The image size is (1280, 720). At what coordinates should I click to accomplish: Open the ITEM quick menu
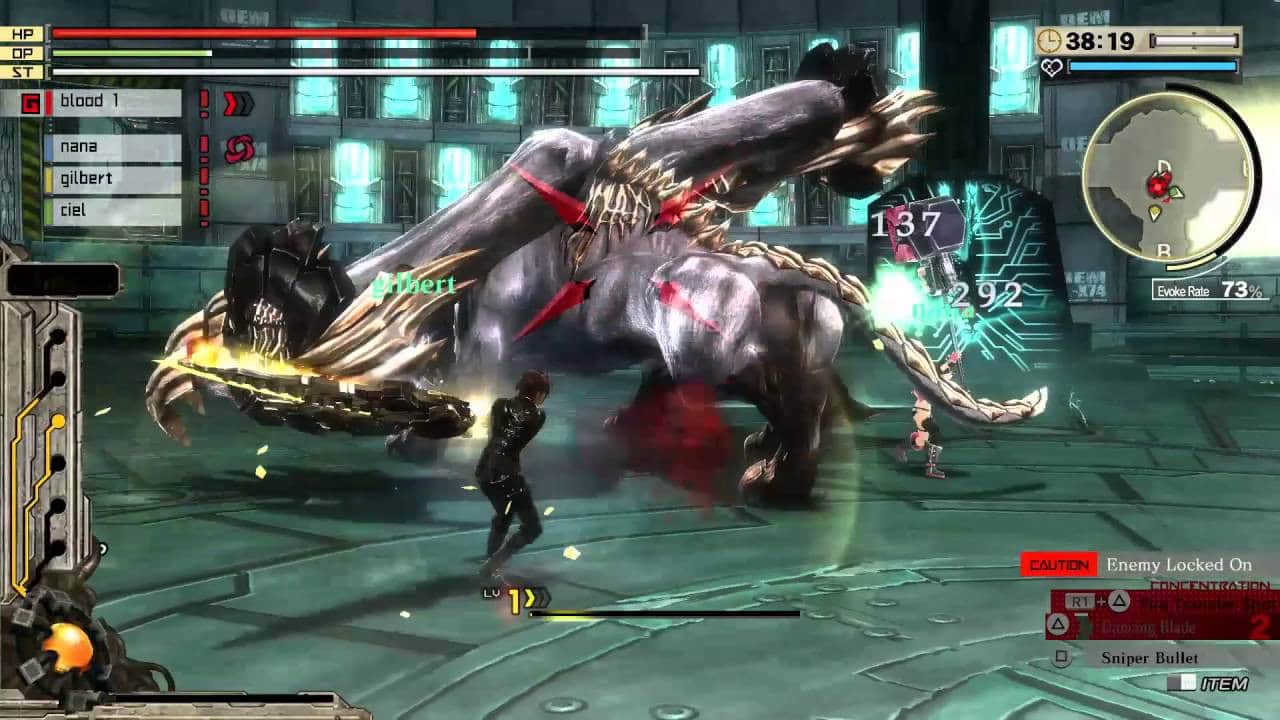pyautogui.click(x=1212, y=684)
